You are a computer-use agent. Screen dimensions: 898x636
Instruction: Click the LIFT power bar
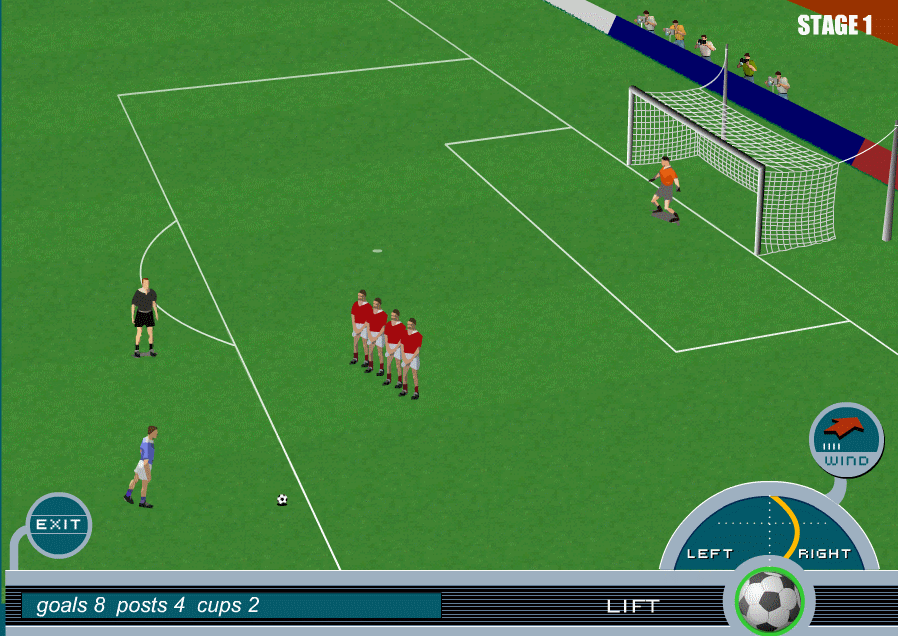[x=633, y=606]
